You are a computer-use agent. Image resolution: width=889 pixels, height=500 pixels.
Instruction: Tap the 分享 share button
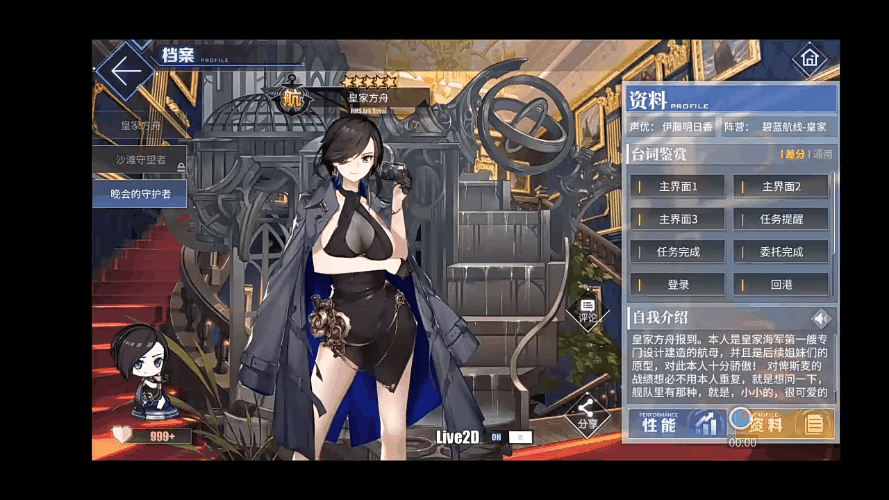point(587,414)
